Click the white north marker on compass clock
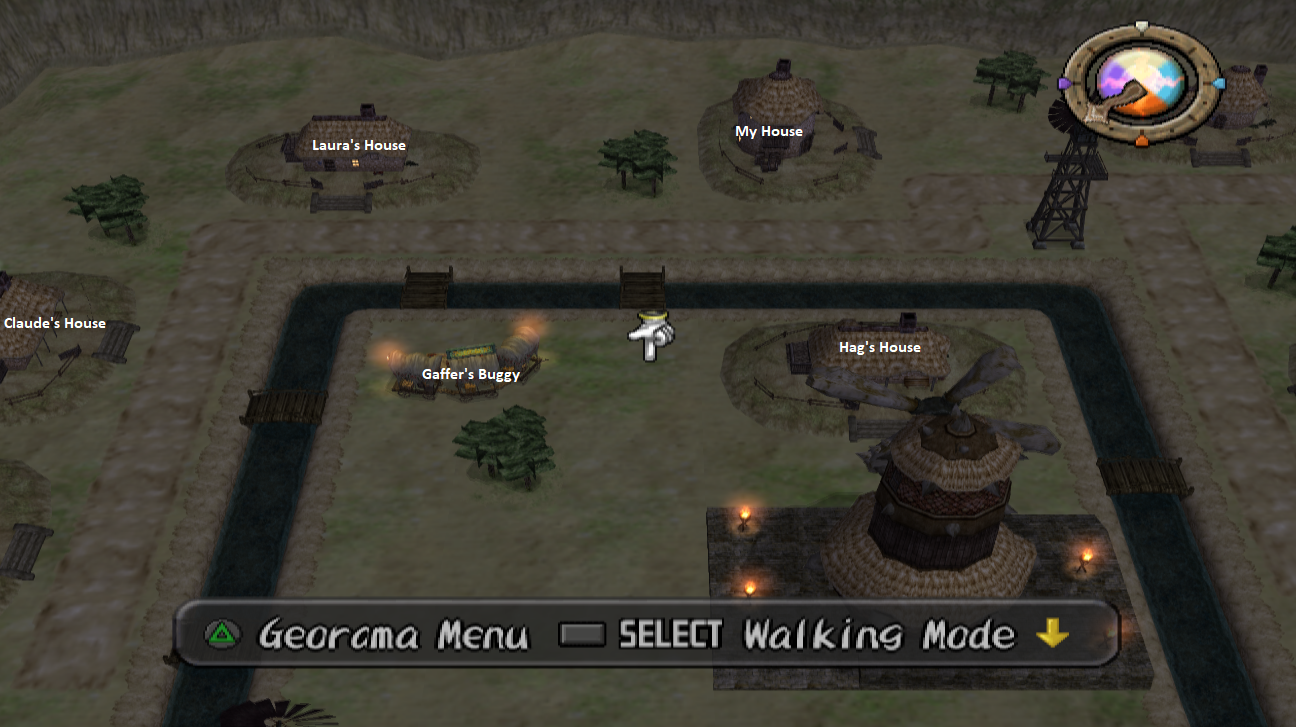Image resolution: width=1296 pixels, height=727 pixels. (x=1142, y=25)
